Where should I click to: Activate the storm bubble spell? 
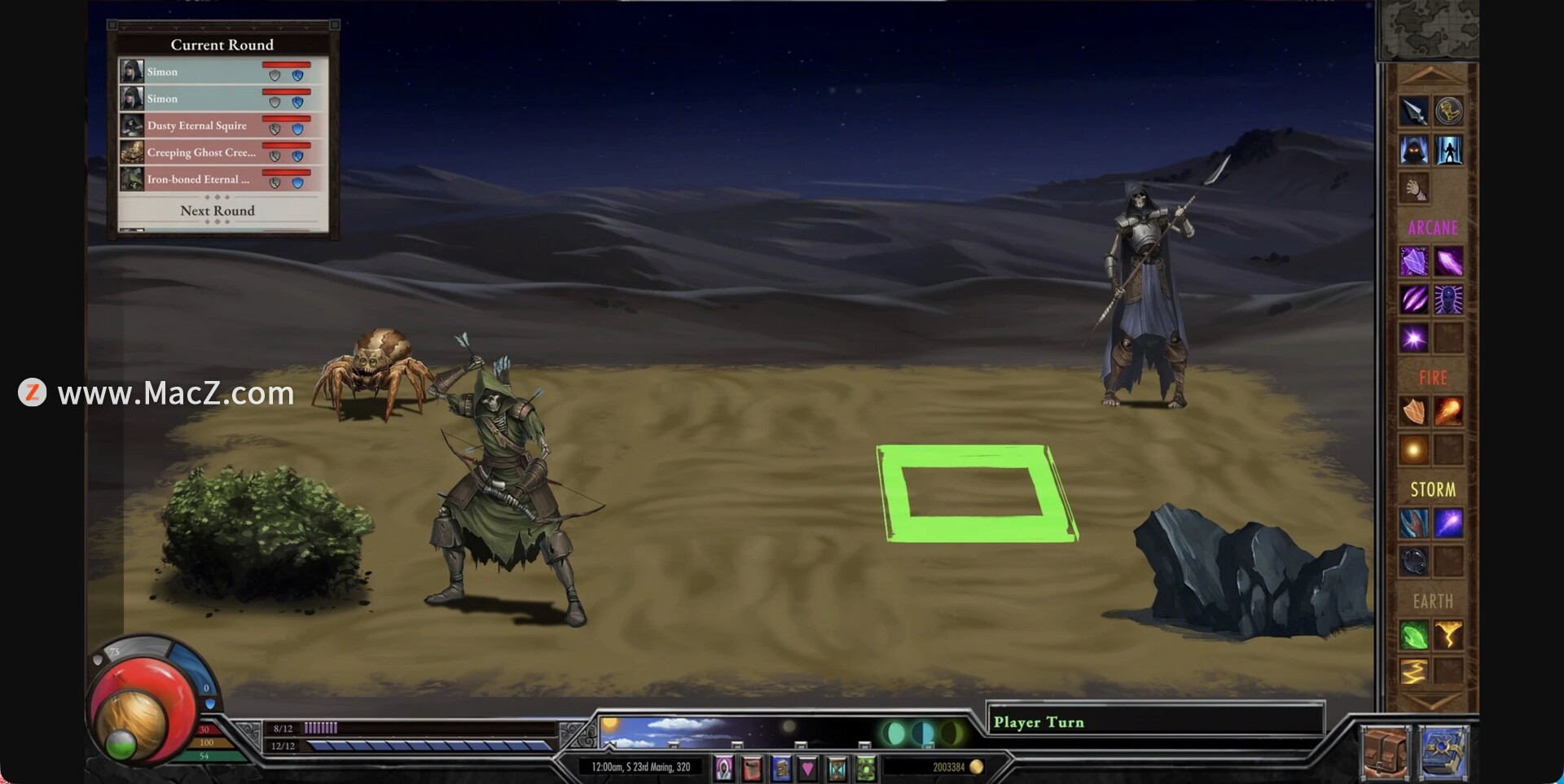[1414, 561]
